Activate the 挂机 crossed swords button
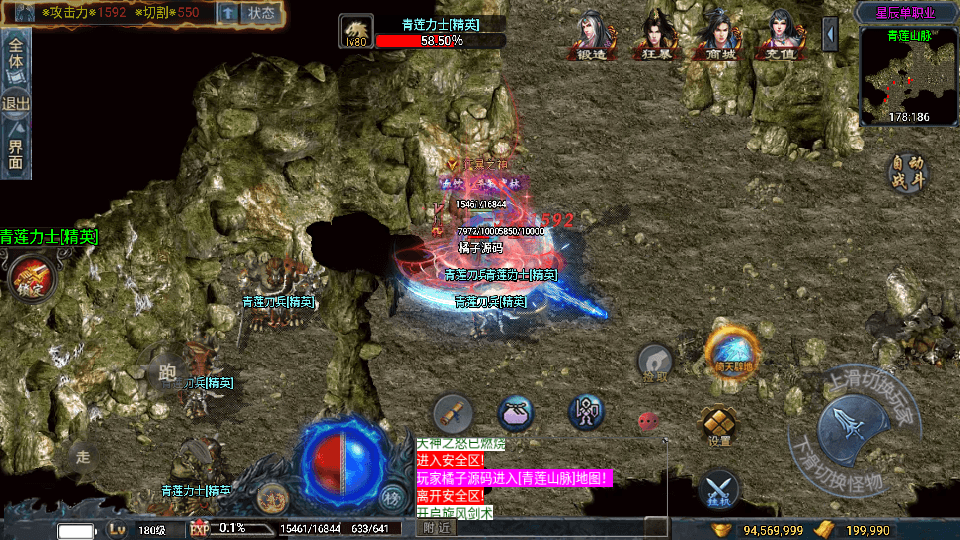 coord(718,487)
